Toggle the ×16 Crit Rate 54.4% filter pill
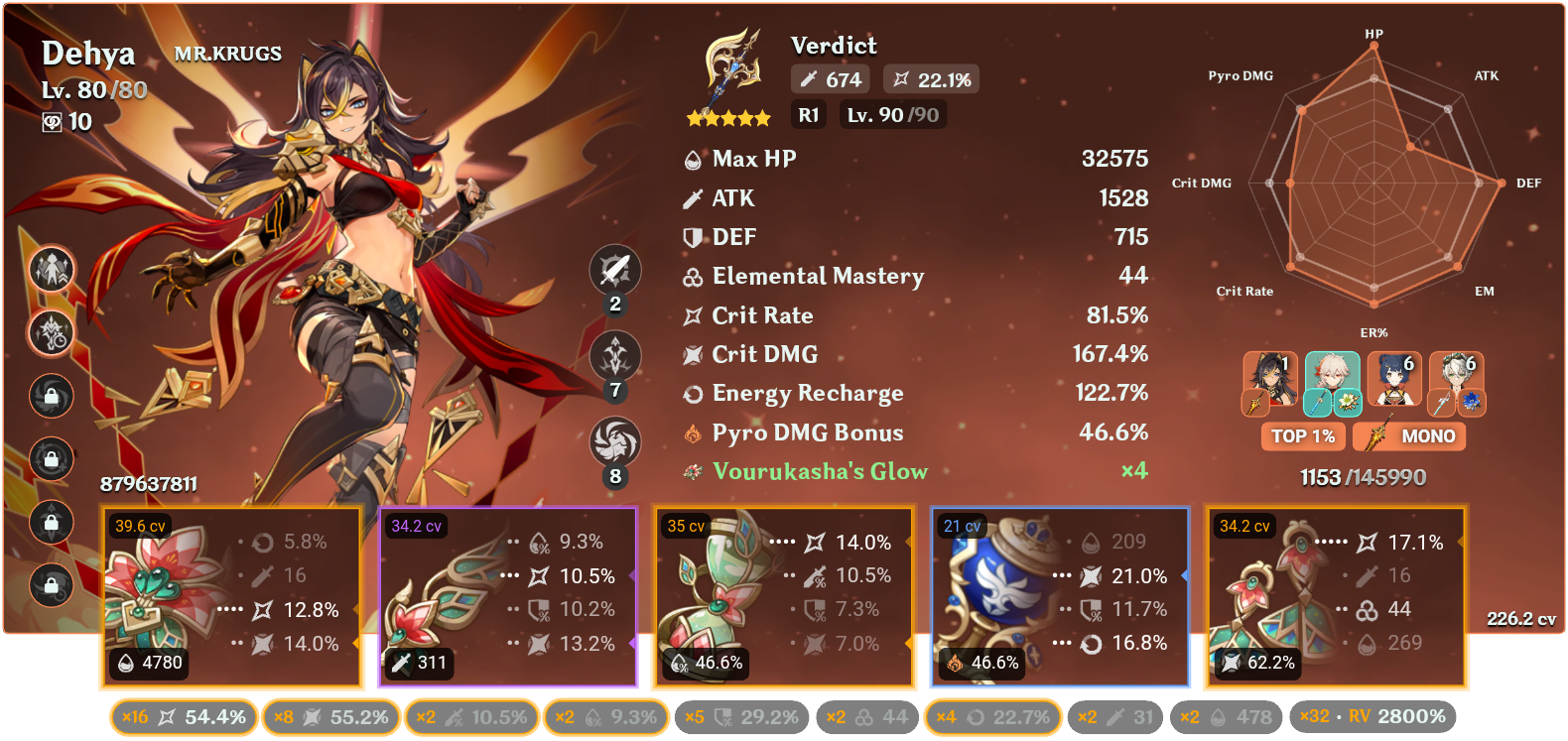This screenshot has height=741, width=1568. tap(183, 716)
